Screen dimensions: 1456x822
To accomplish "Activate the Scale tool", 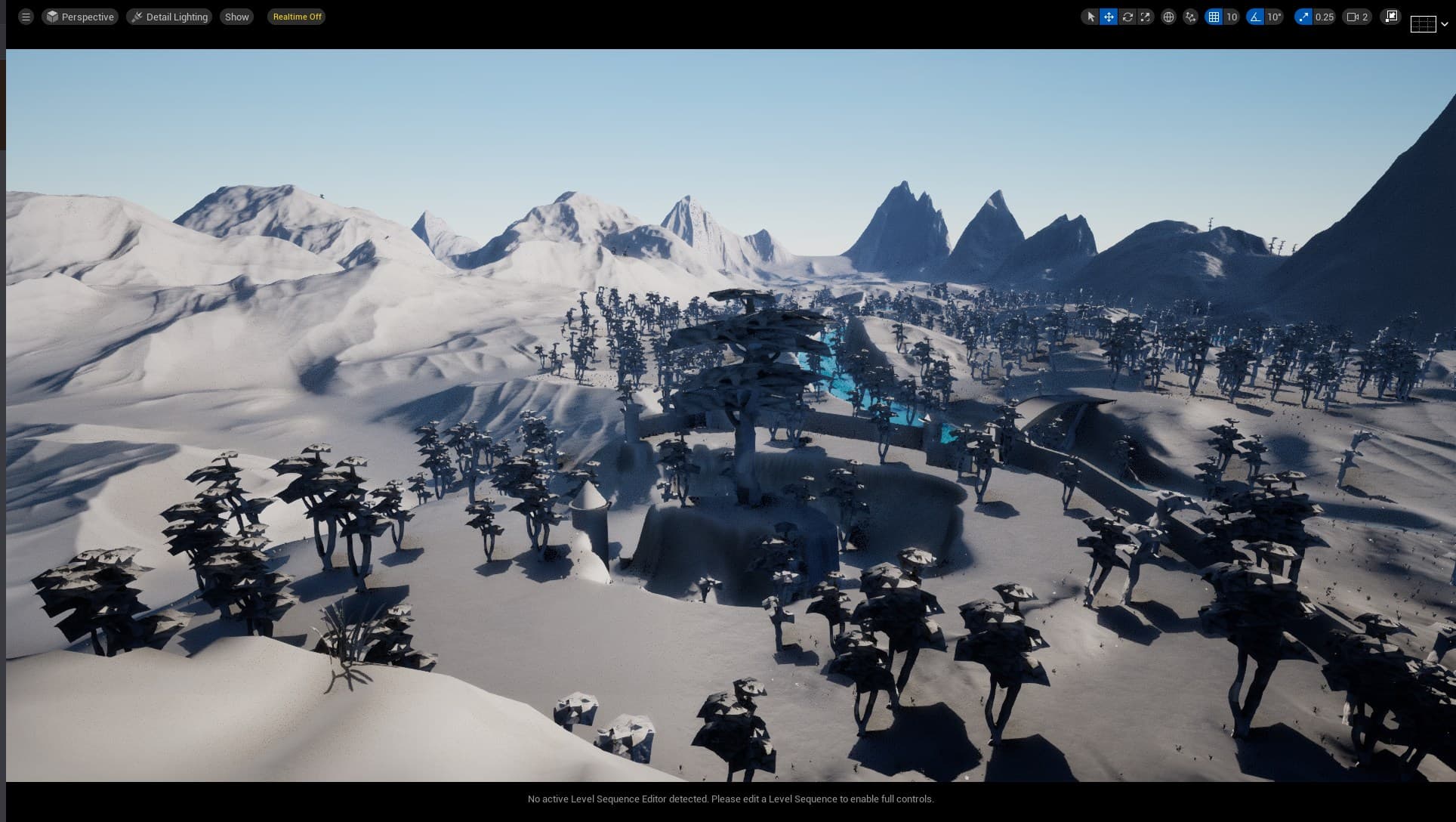I will point(1146,16).
